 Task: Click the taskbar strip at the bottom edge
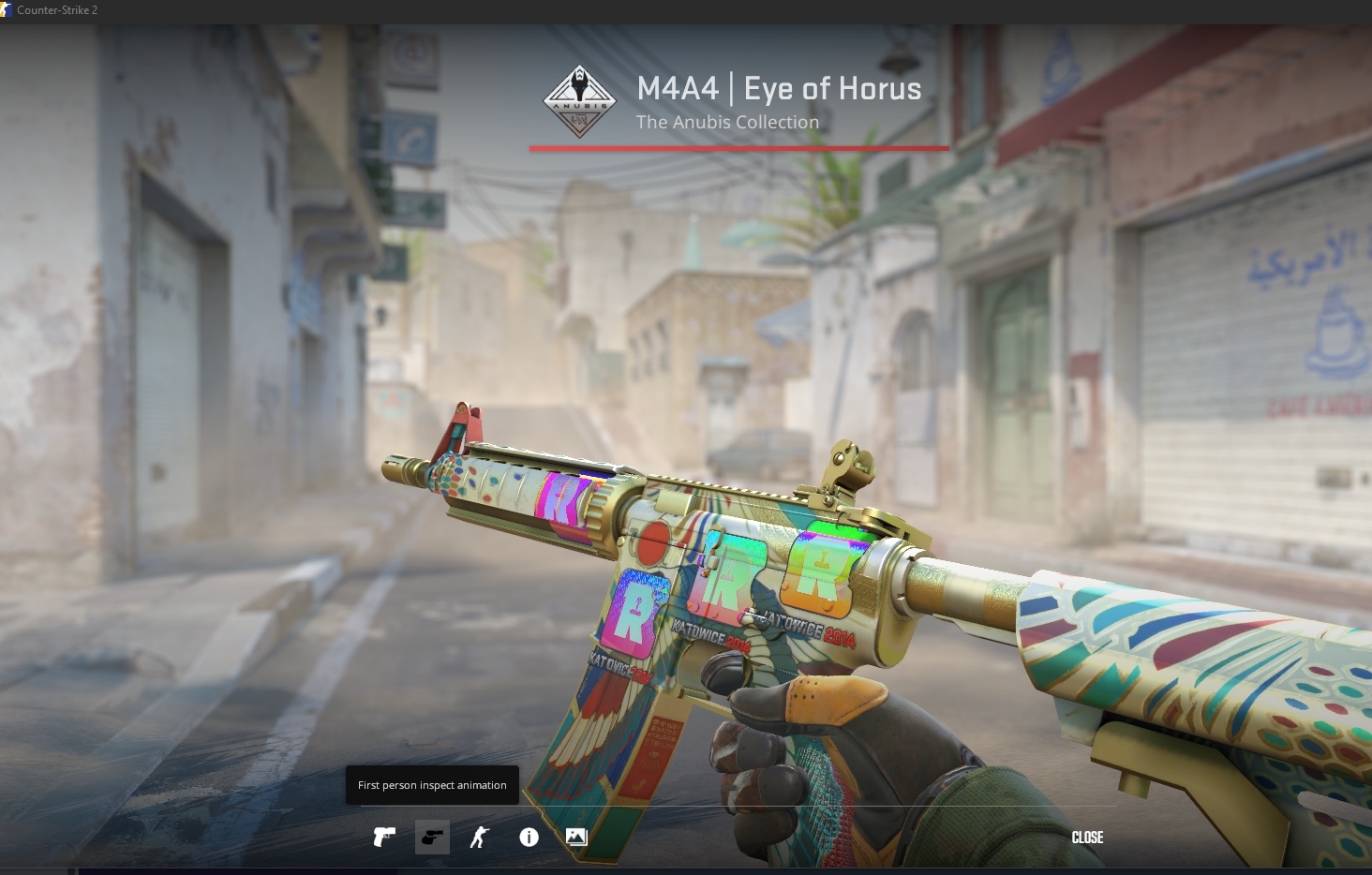[686, 871]
